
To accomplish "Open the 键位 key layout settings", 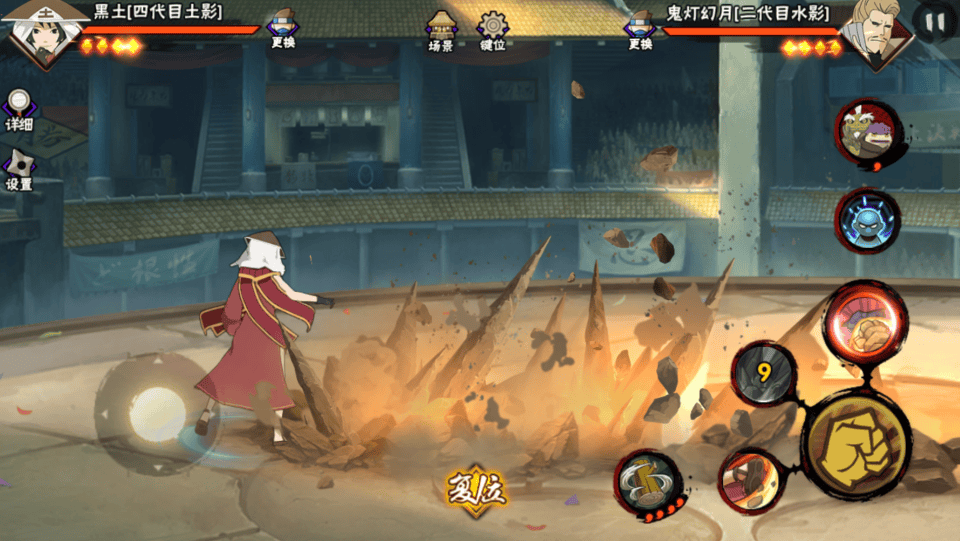I will (x=492, y=30).
